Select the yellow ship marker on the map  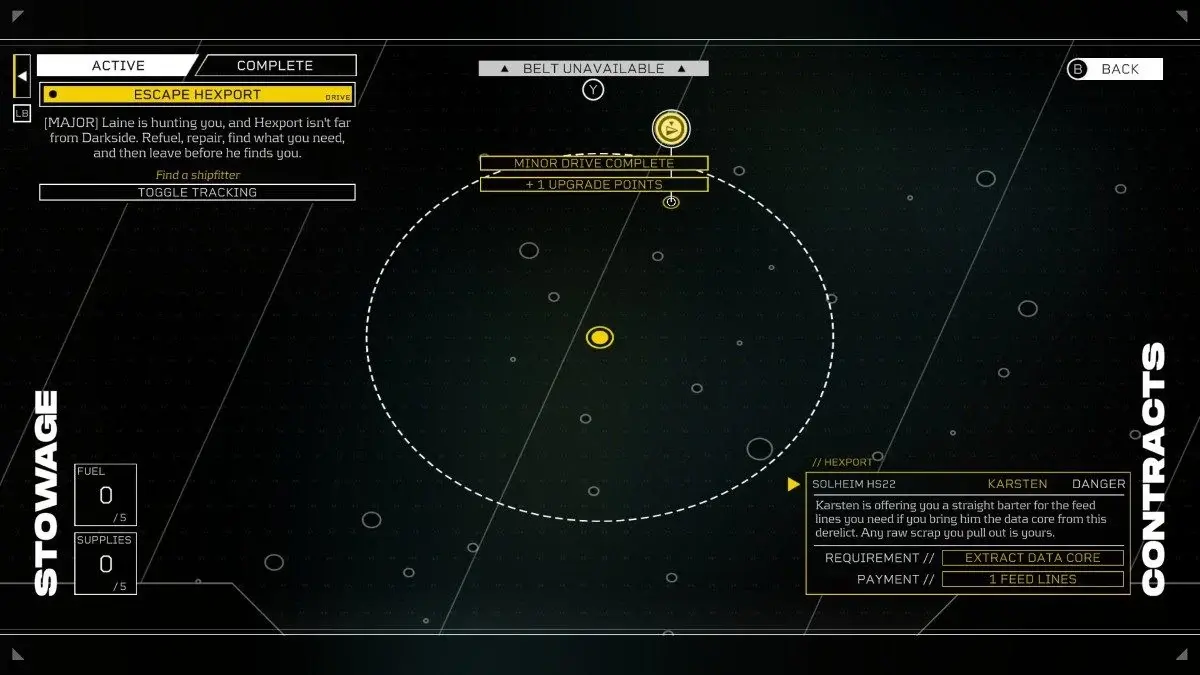tap(671, 129)
